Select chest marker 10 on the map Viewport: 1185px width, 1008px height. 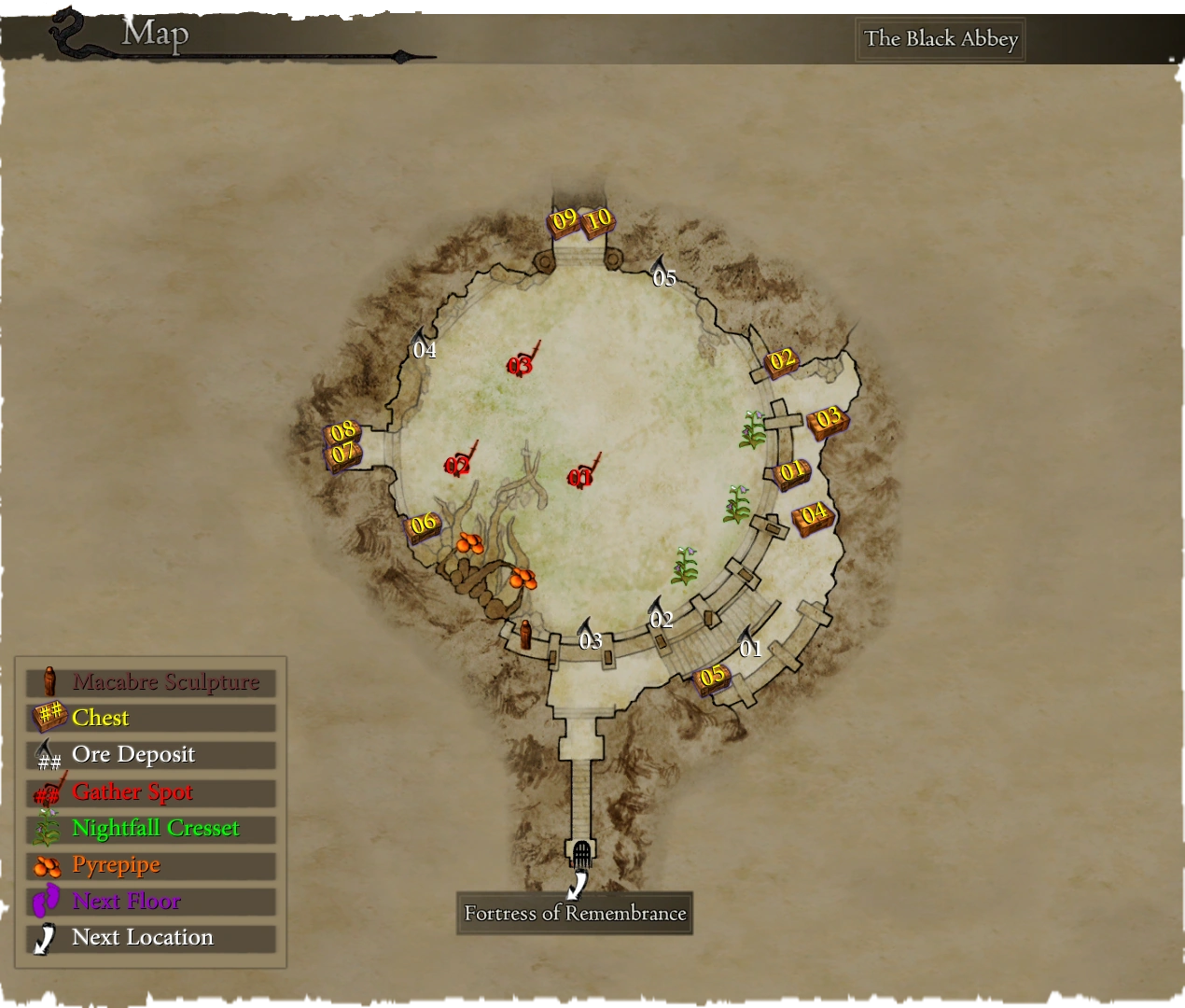tap(597, 220)
